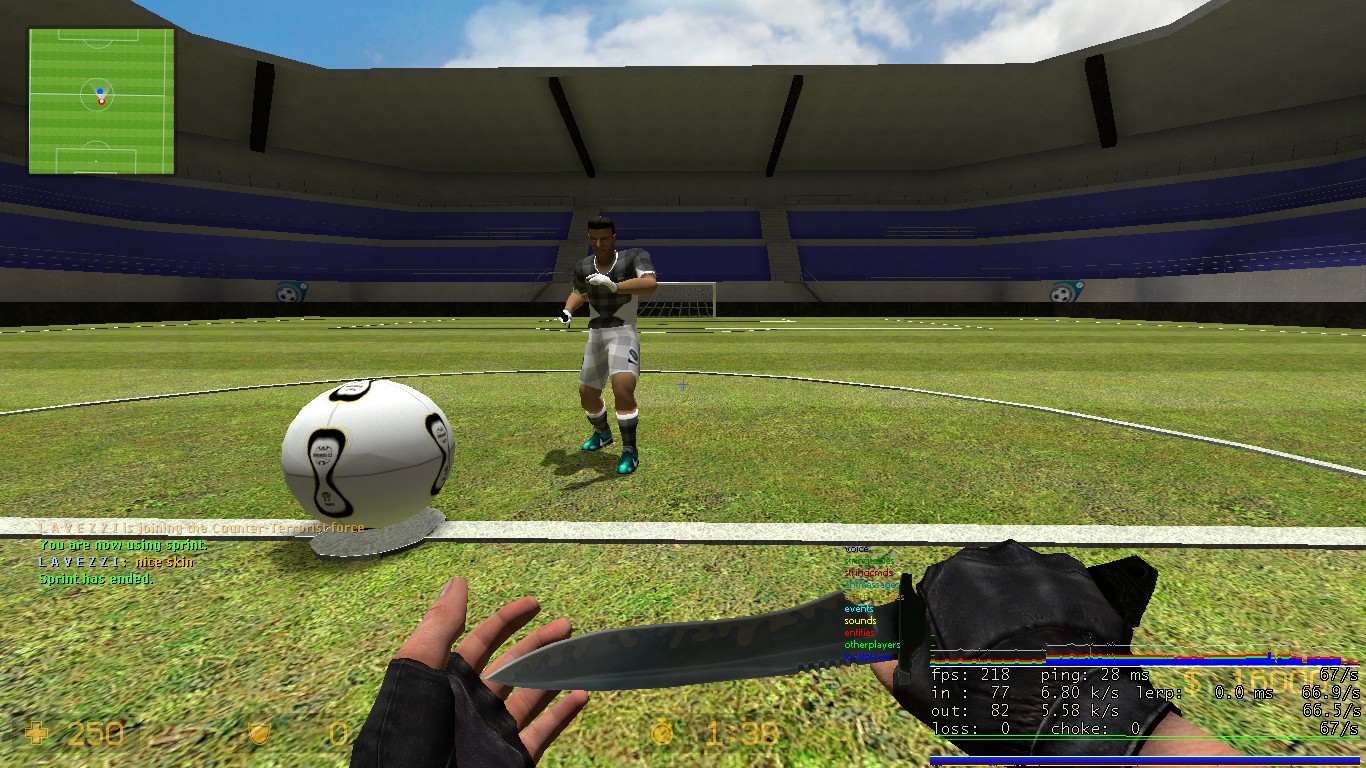Select the armor shield icon

(258, 734)
